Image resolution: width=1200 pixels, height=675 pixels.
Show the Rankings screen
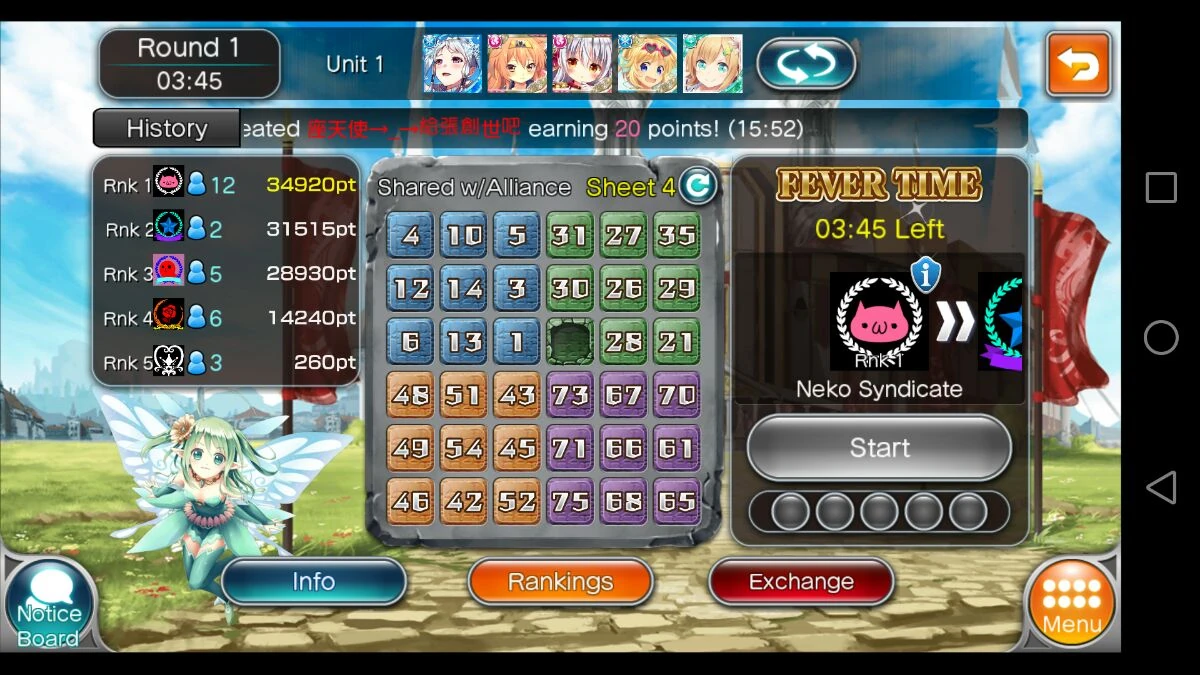coord(560,582)
